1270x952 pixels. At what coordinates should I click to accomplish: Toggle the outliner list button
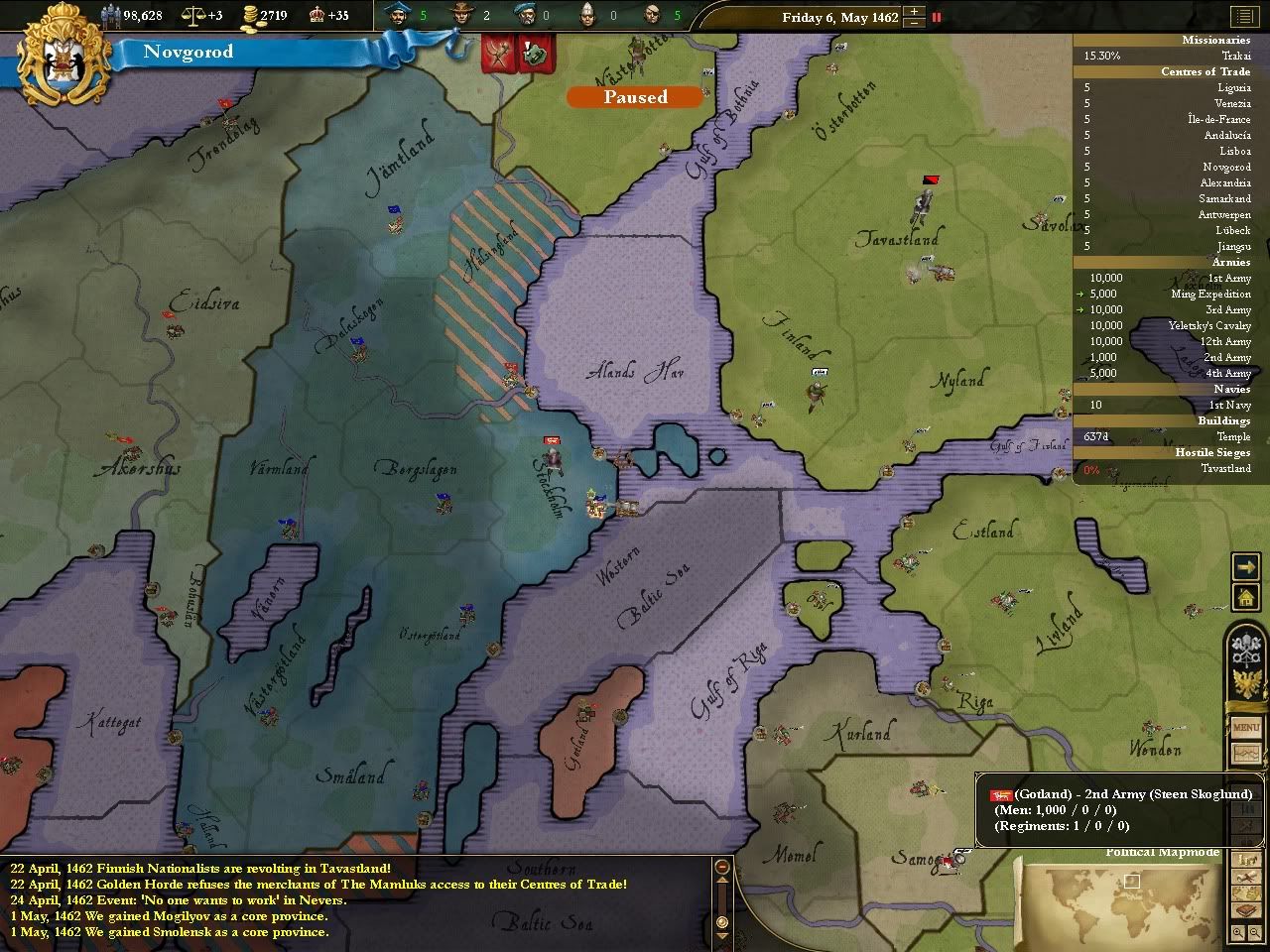point(1242,17)
